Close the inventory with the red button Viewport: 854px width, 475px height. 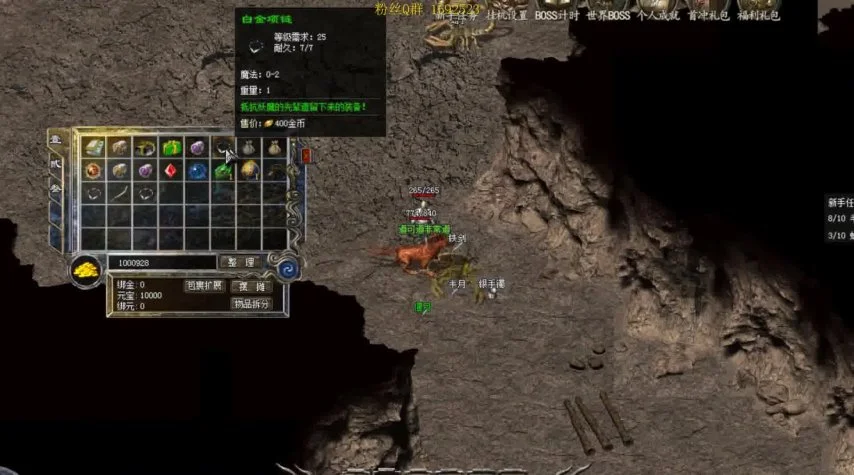pyautogui.click(x=306, y=156)
